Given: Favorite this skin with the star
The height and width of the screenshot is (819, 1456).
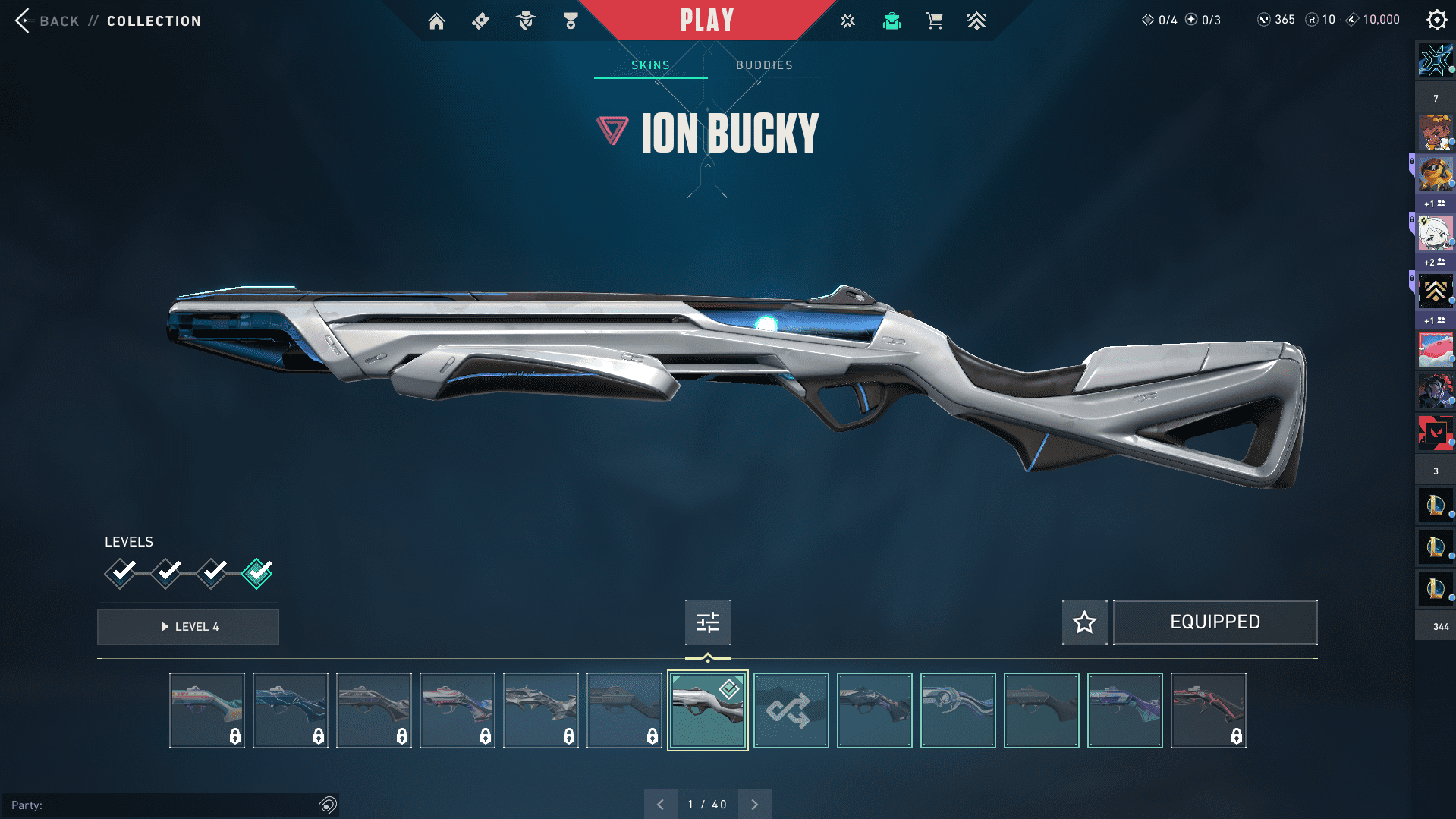Looking at the screenshot, I should [x=1084, y=622].
